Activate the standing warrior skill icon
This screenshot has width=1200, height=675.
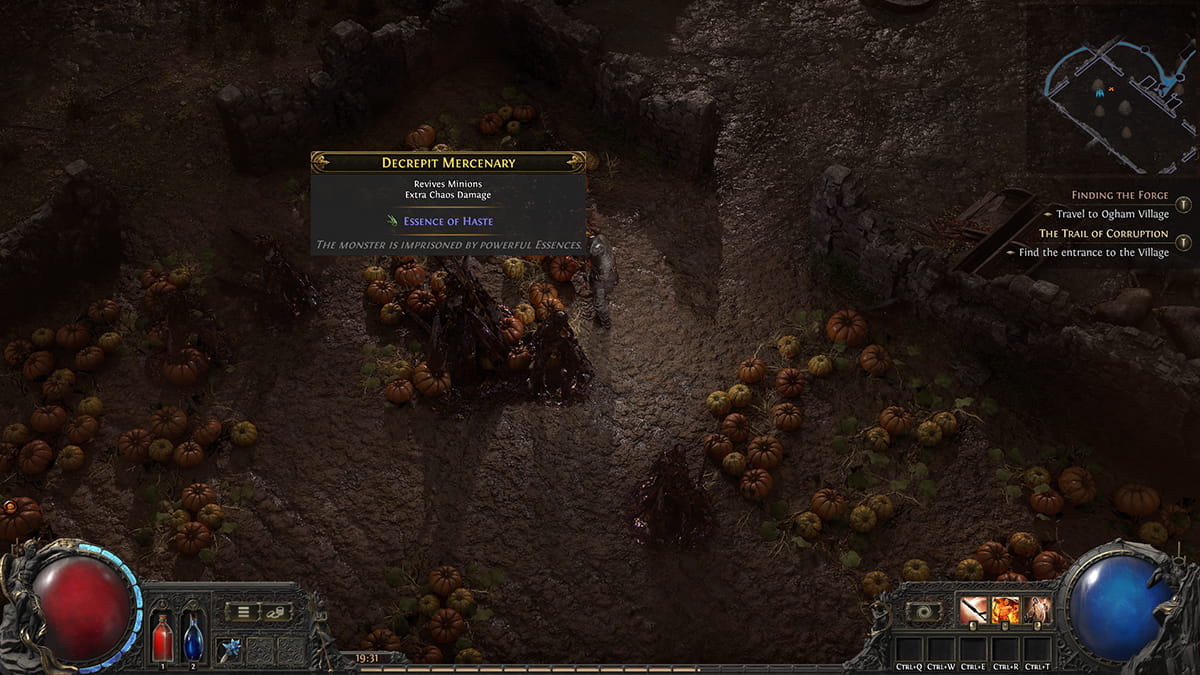pyautogui.click(x=1038, y=610)
